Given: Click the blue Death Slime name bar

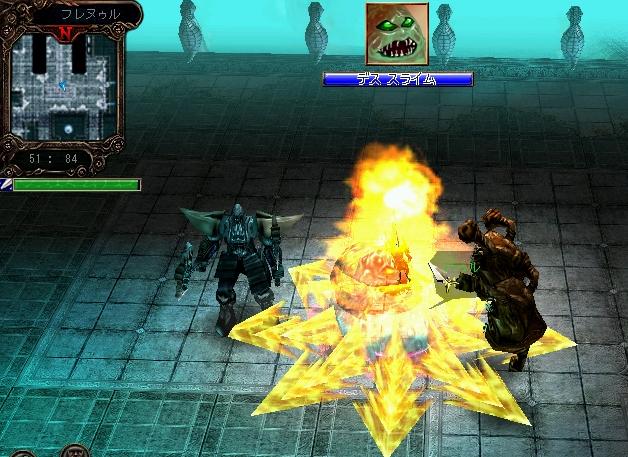Looking at the screenshot, I should [397, 79].
